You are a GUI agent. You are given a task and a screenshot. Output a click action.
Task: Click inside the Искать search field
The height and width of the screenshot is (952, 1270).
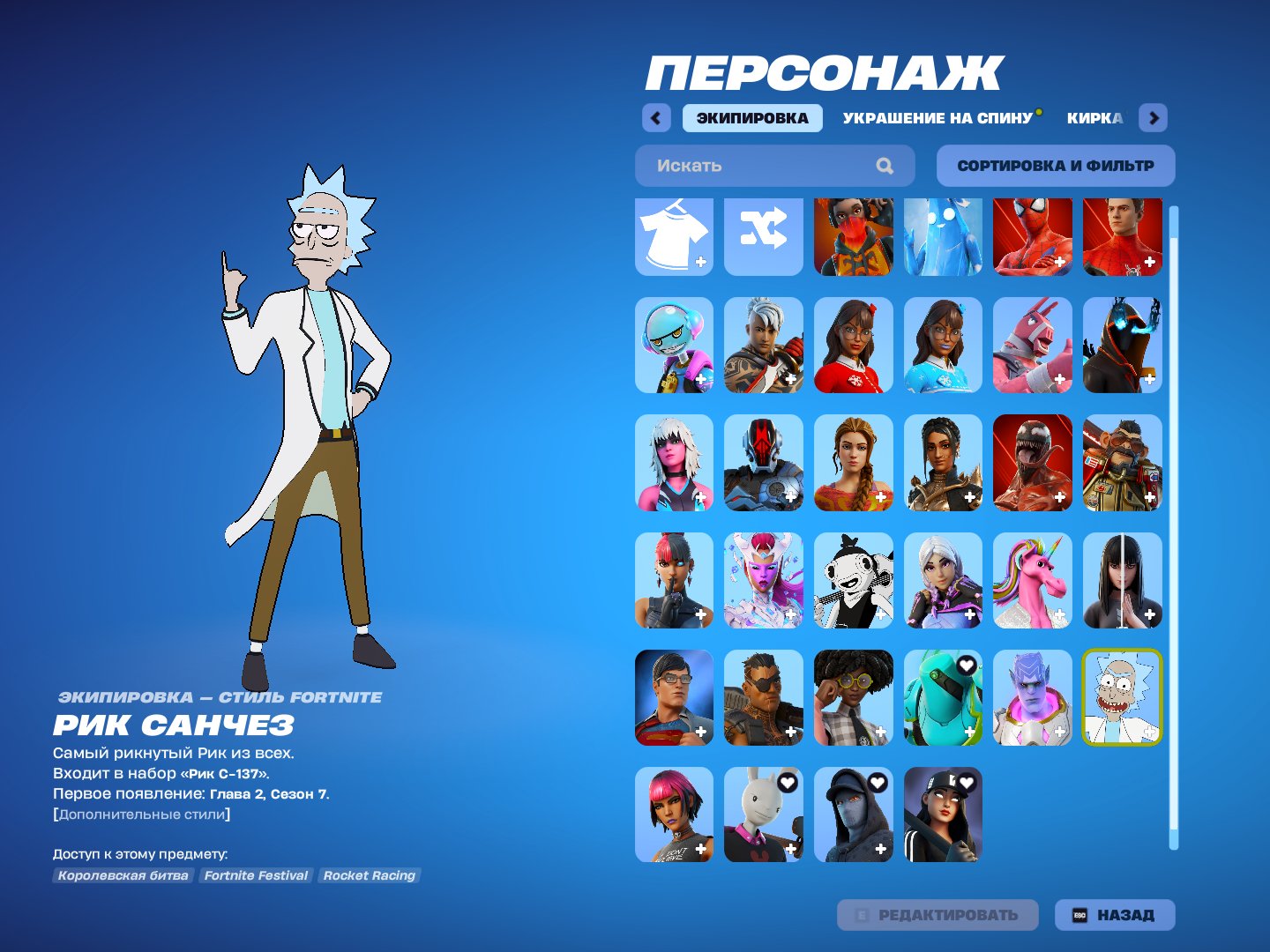coord(750,166)
